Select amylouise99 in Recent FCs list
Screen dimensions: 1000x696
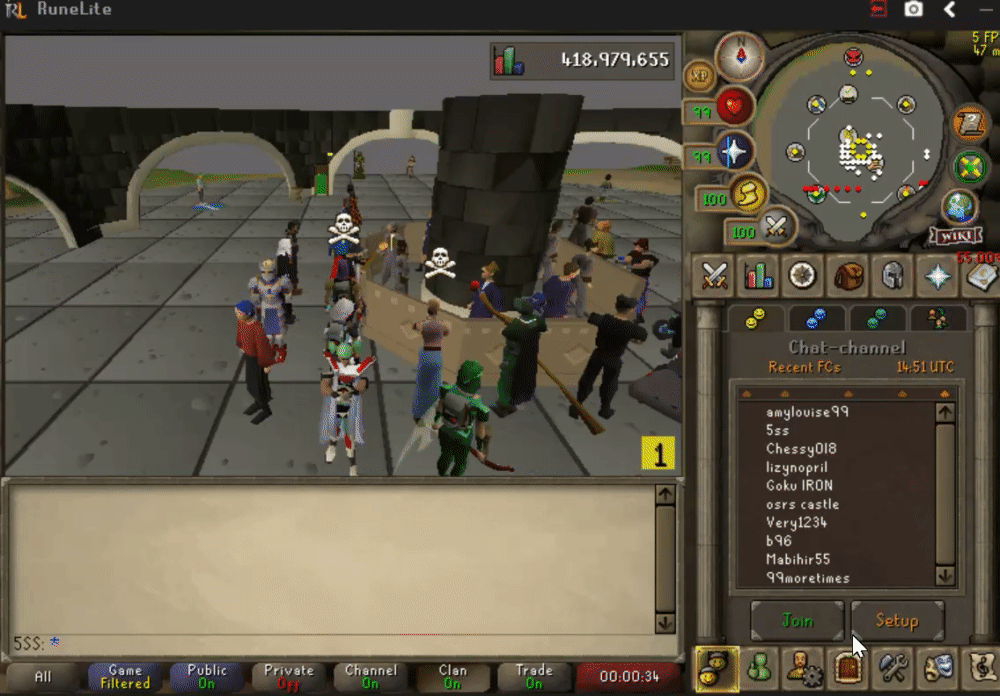(x=807, y=412)
